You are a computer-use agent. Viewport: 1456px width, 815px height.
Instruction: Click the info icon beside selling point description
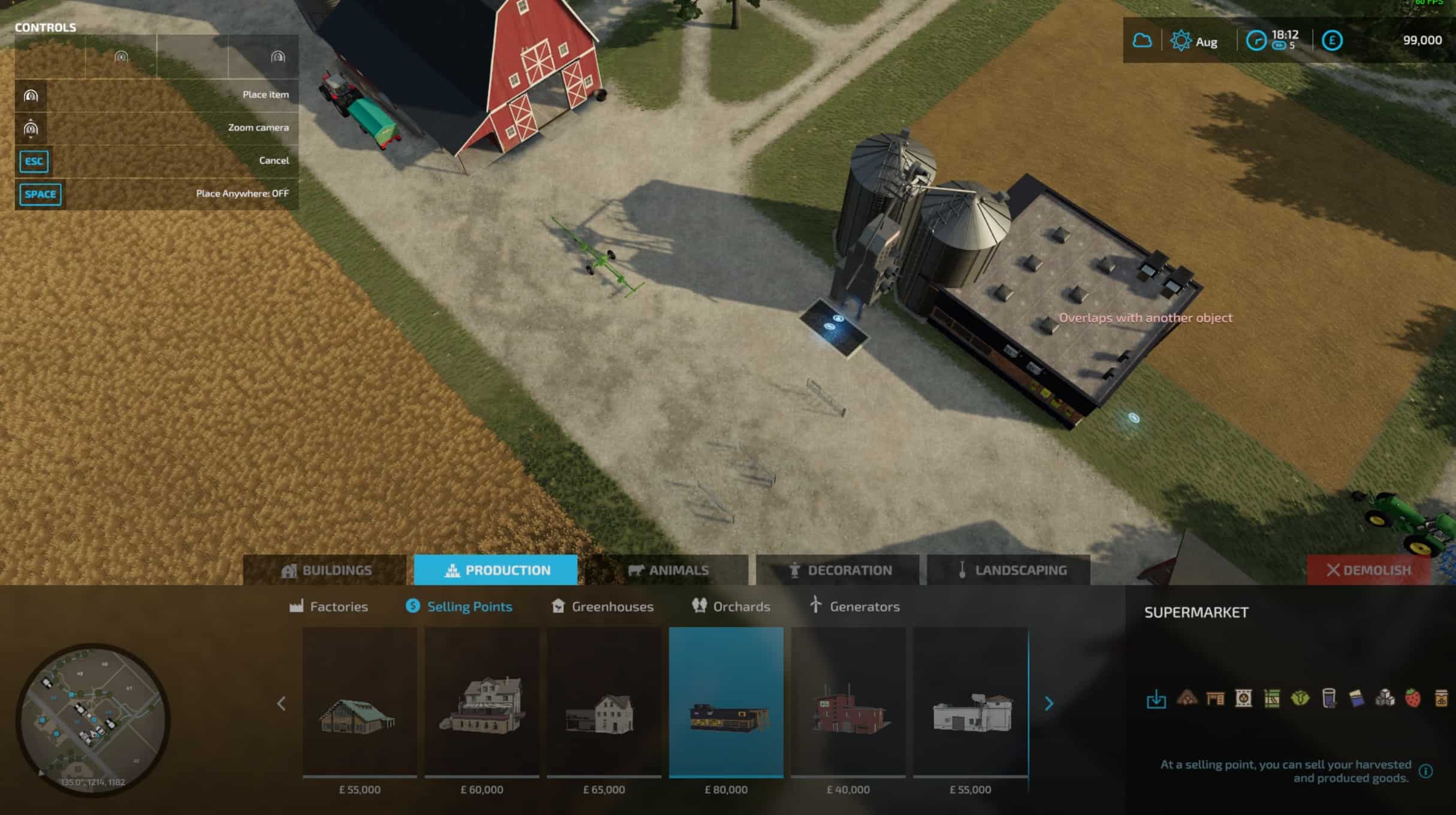[1426, 771]
